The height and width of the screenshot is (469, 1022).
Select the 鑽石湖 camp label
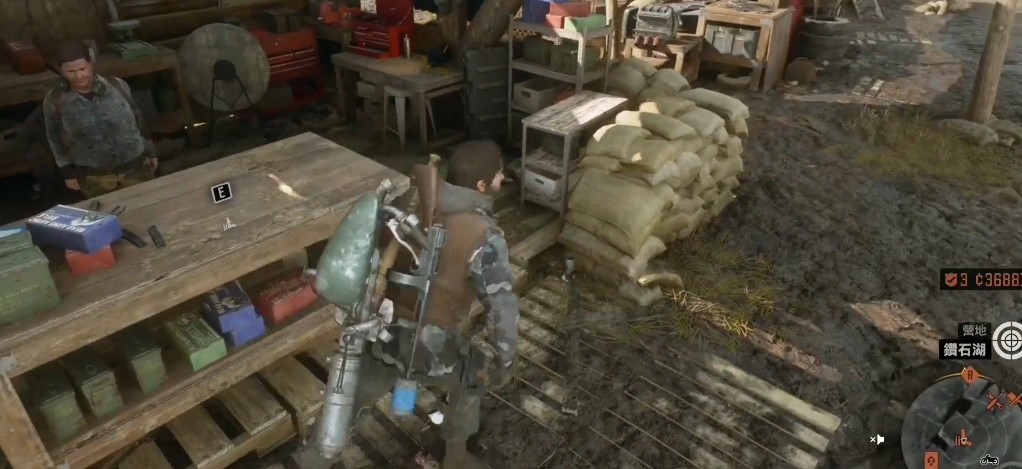pos(965,349)
